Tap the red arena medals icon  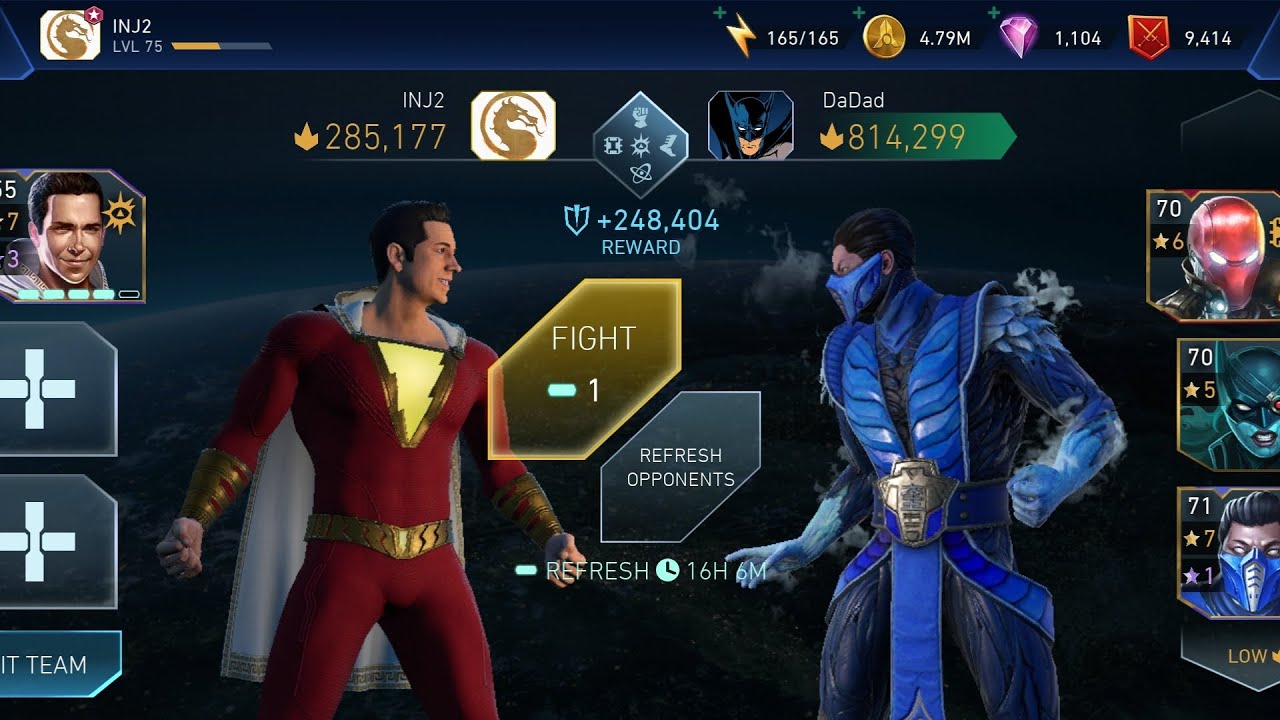coord(1148,38)
